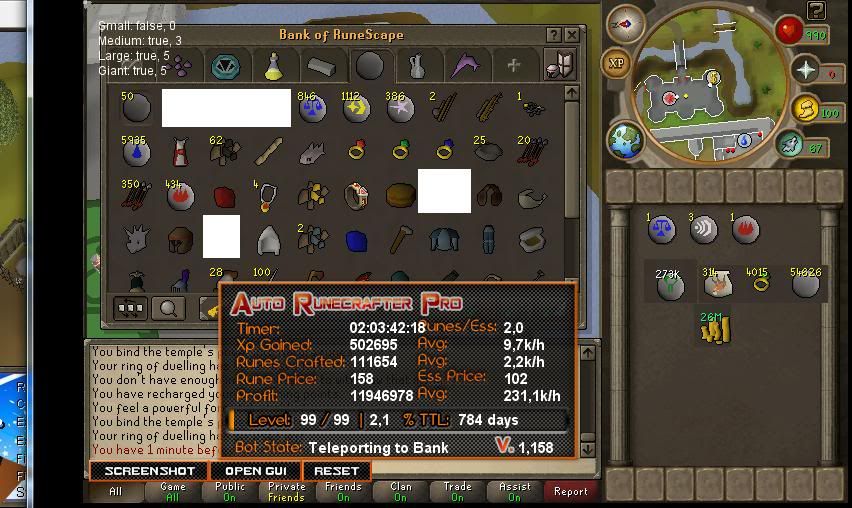Open the bank search magnifying glass
Viewport: 852px width, 508px height.
coord(168,309)
